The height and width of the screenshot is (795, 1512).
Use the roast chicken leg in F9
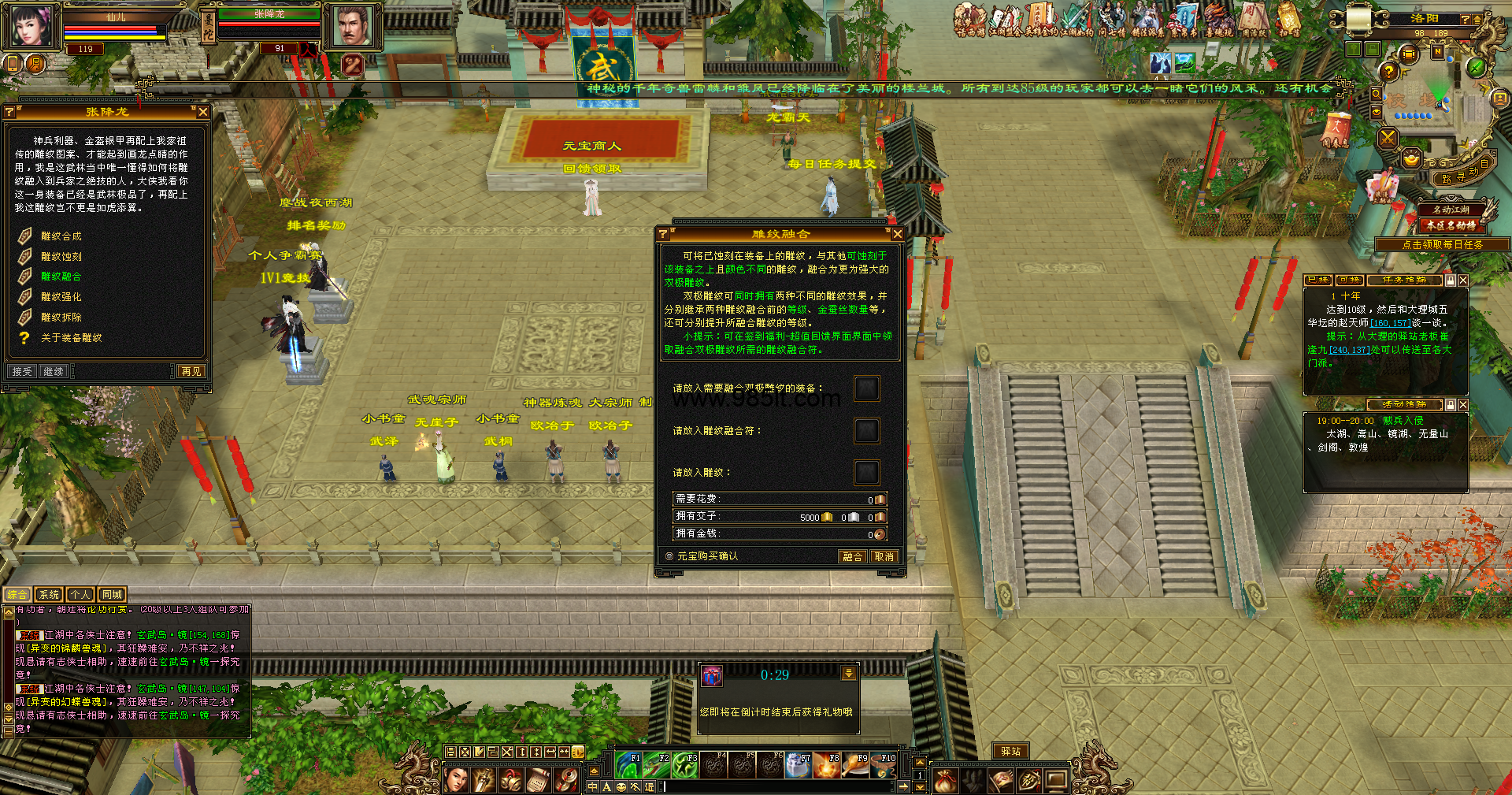(x=855, y=765)
